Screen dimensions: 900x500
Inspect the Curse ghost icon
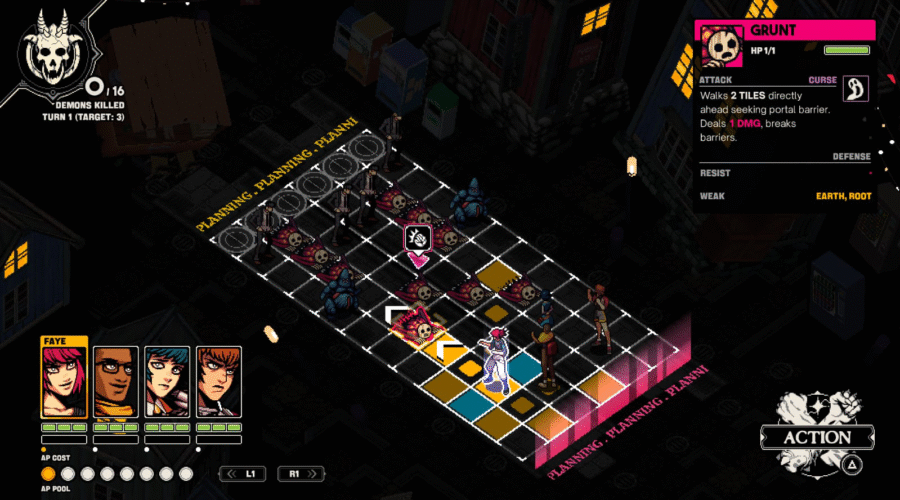point(856,89)
